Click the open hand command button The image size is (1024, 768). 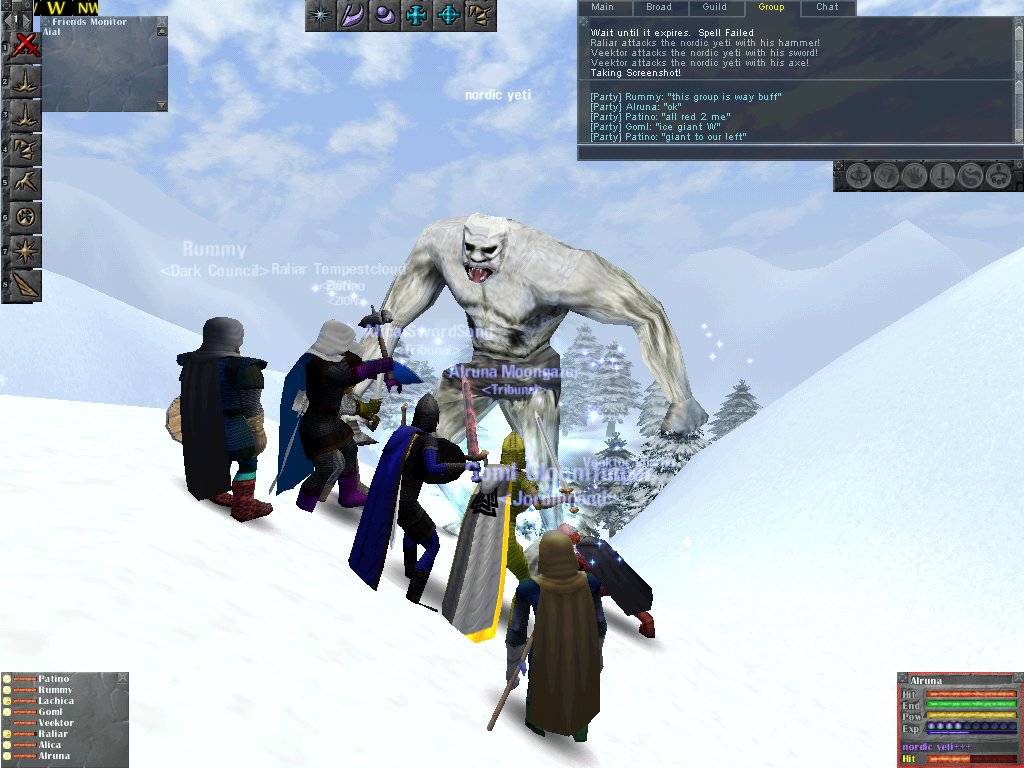(915, 177)
